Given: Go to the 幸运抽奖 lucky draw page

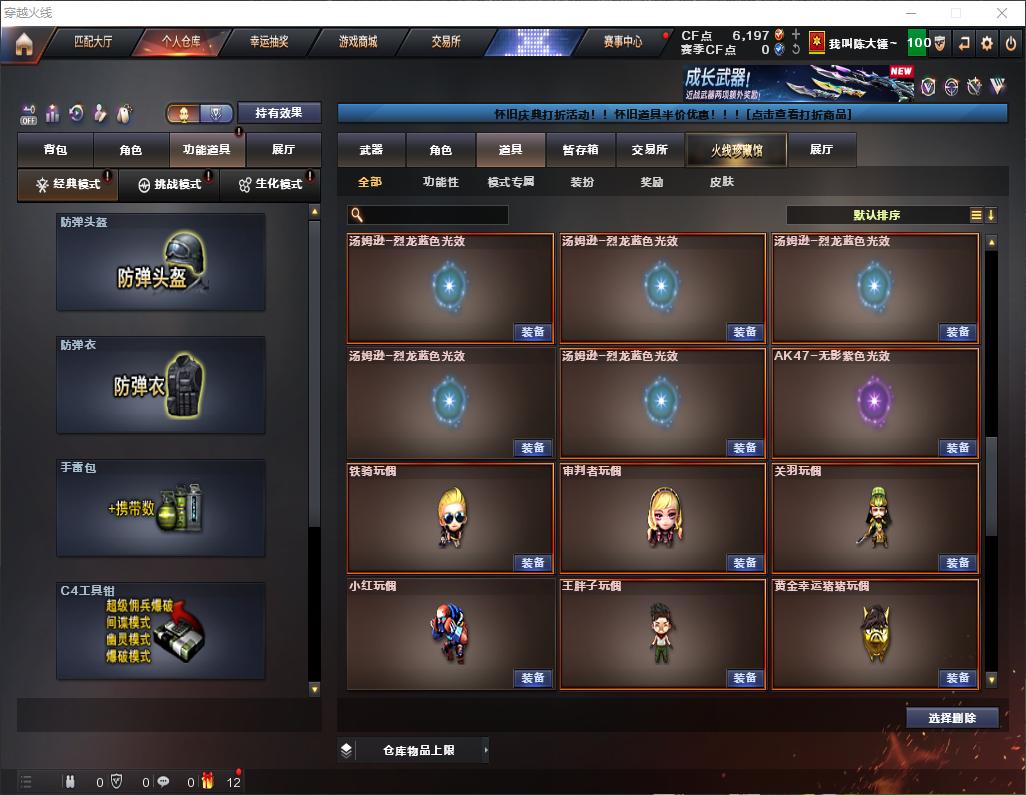Looking at the screenshot, I should point(268,42).
